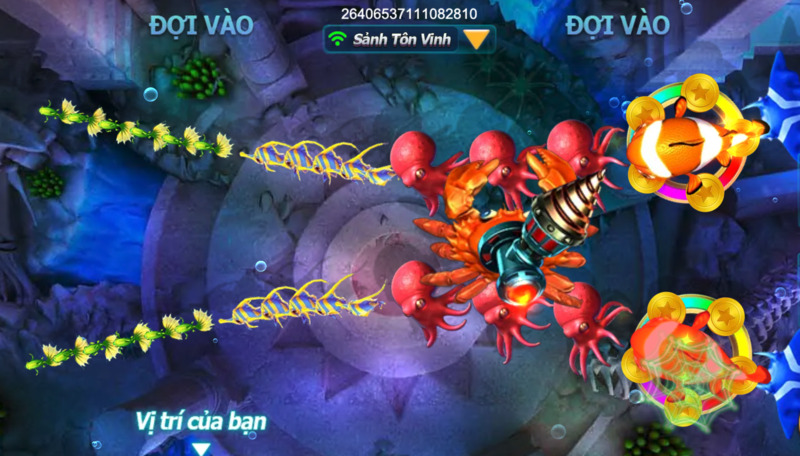
Task: Open the Sảnh Tôn Vinh lobby dropdown
Action: pyautogui.click(x=478, y=39)
